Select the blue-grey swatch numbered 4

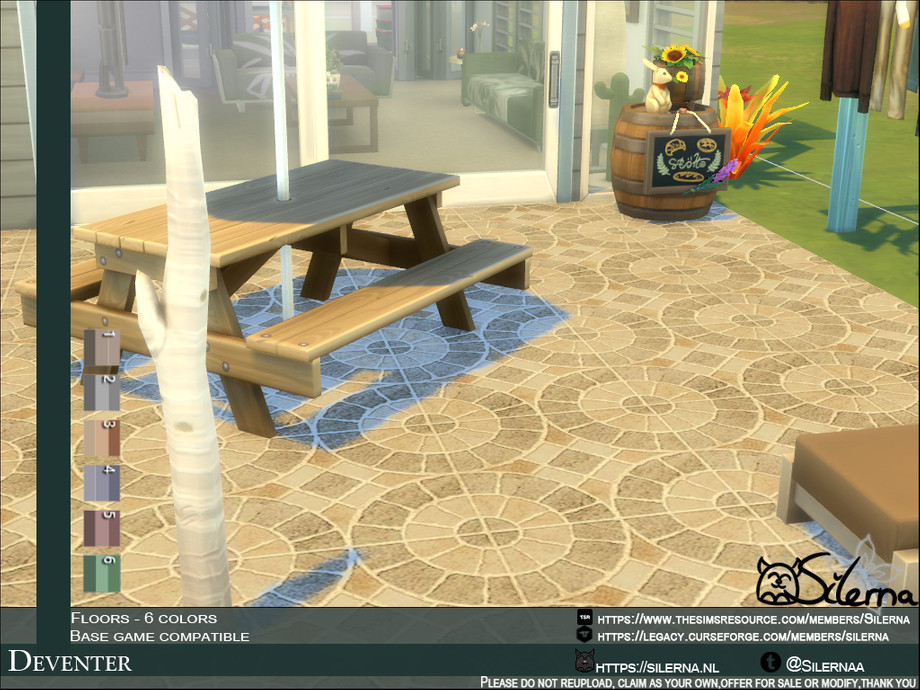(x=101, y=483)
